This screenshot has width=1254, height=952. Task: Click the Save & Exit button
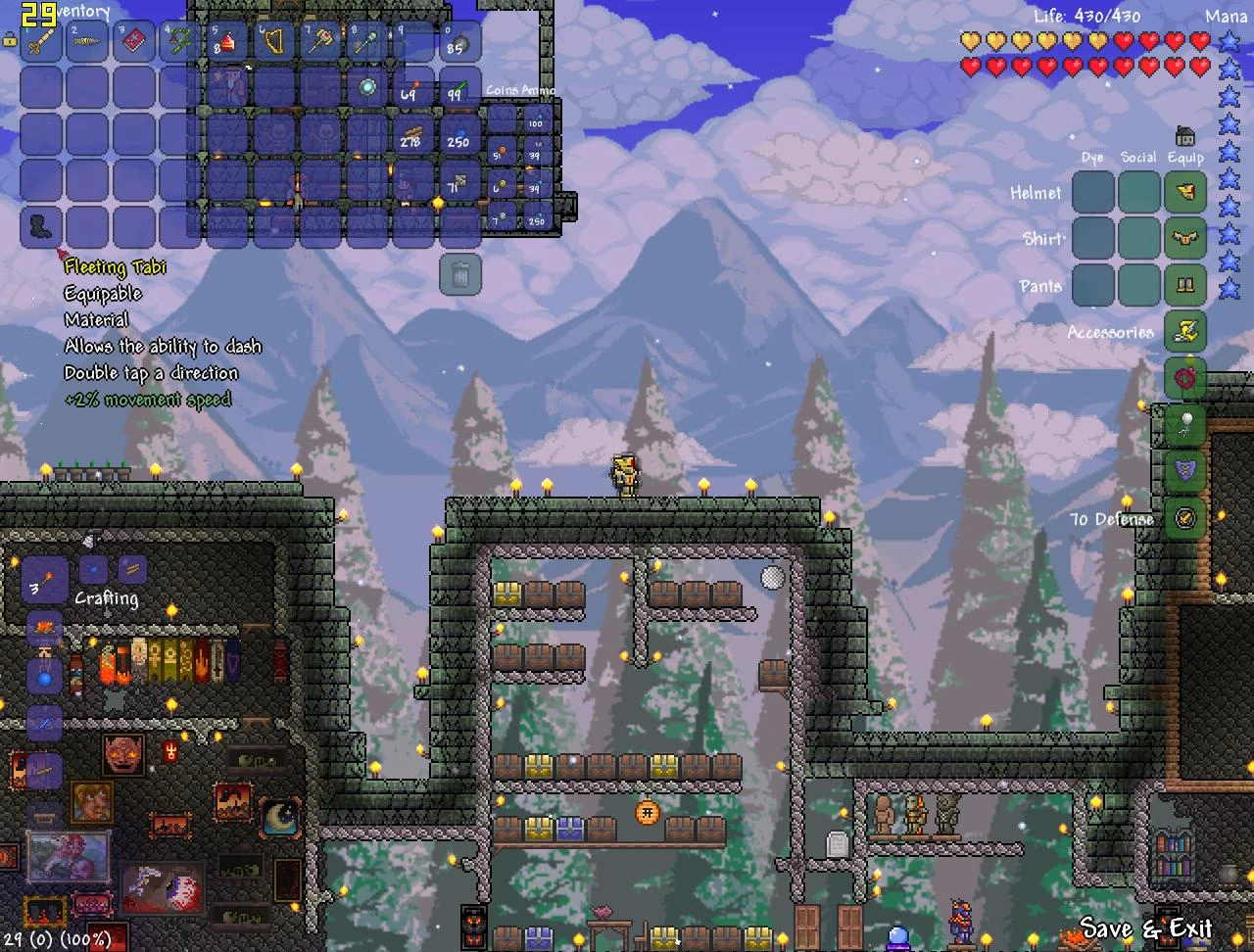[1146, 928]
